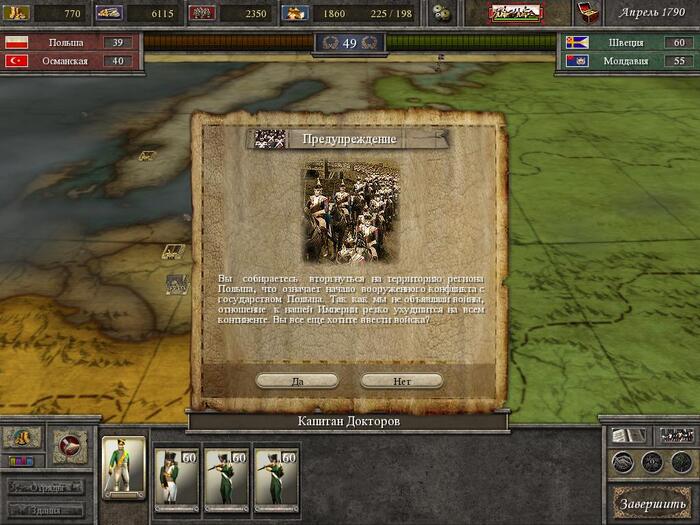Viewport: 700px width, 525px height.
Task: Open the Здания buildings list
Action: point(46,510)
